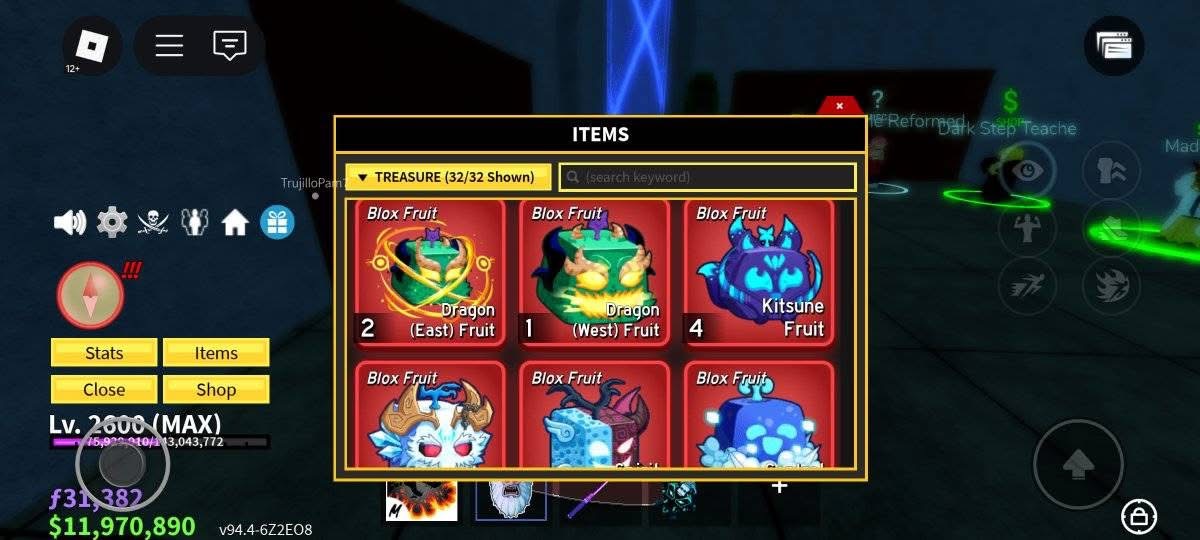Open the Shop
The width and height of the screenshot is (1200, 540).
pos(216,389)
